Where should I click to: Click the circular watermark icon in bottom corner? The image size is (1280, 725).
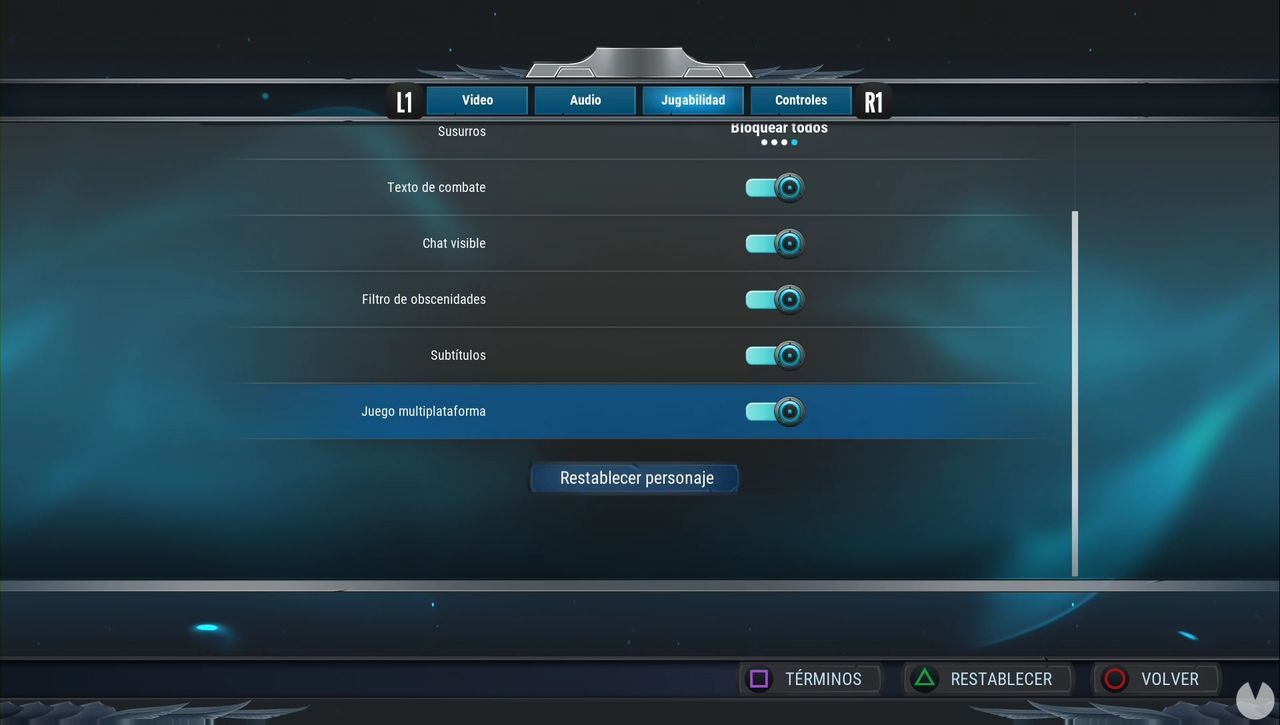pos(1256,699)
